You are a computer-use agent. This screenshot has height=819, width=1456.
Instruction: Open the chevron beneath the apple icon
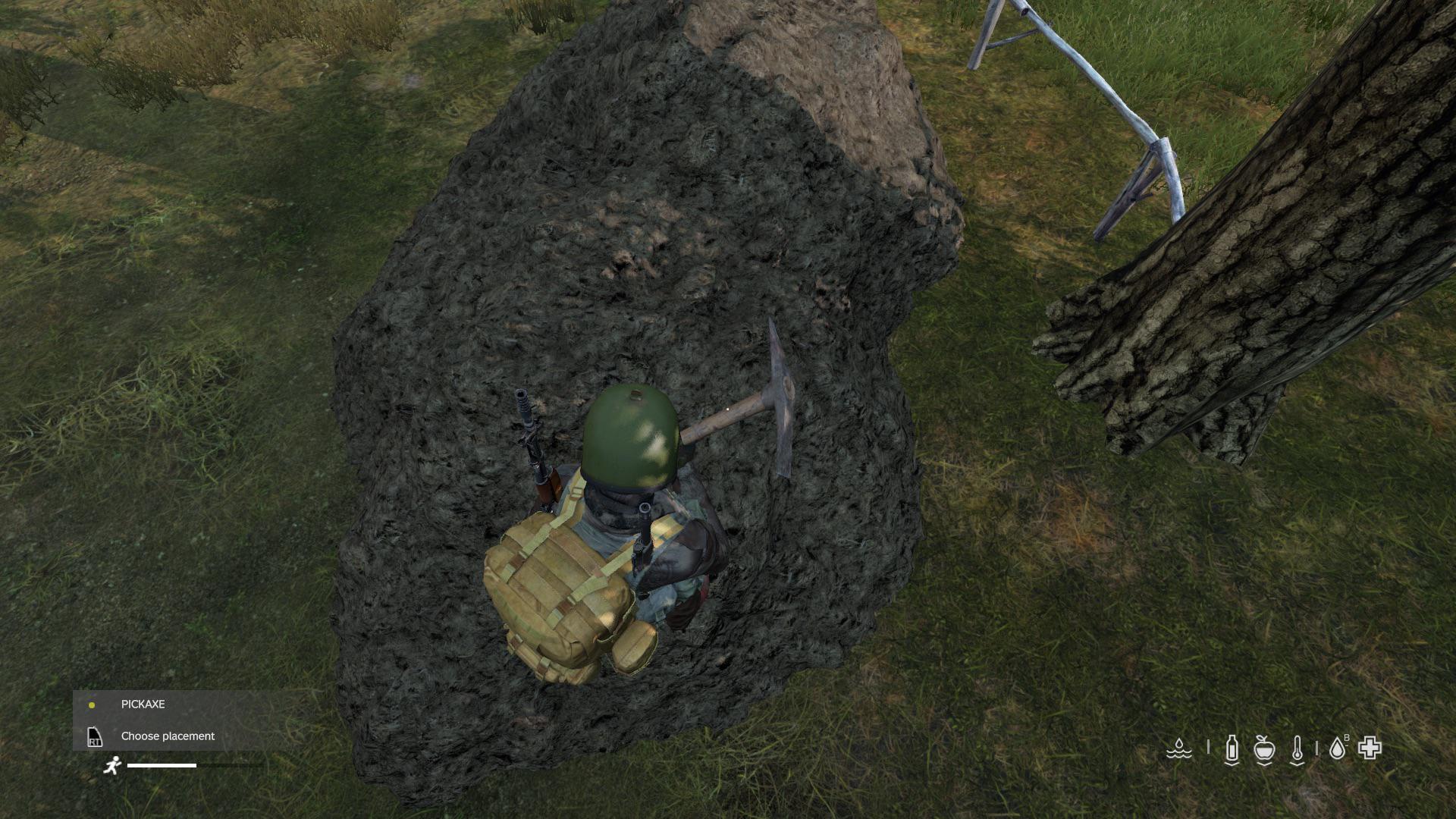coord(1264,764)
